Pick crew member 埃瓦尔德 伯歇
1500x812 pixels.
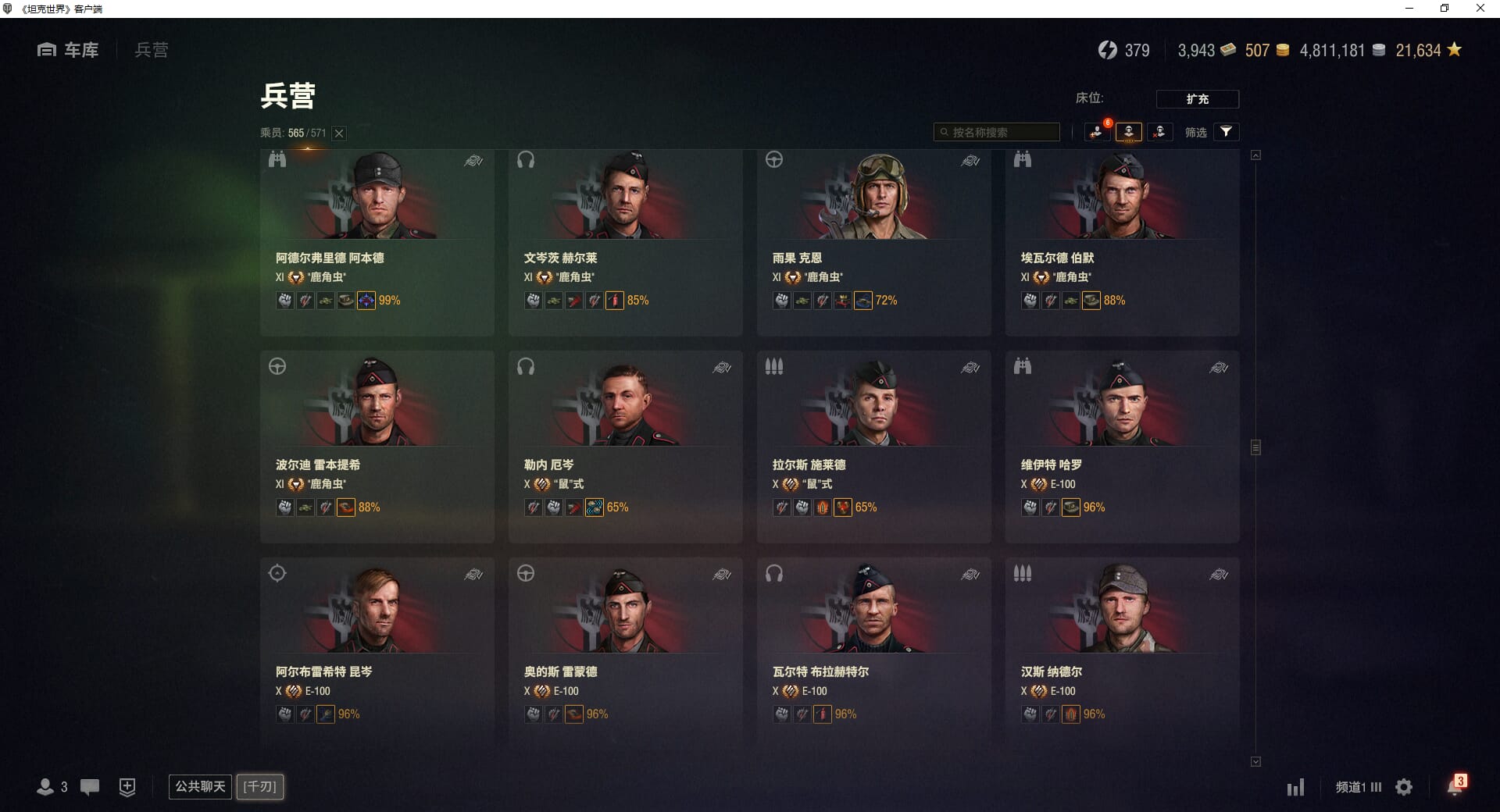pos(1122,242)
